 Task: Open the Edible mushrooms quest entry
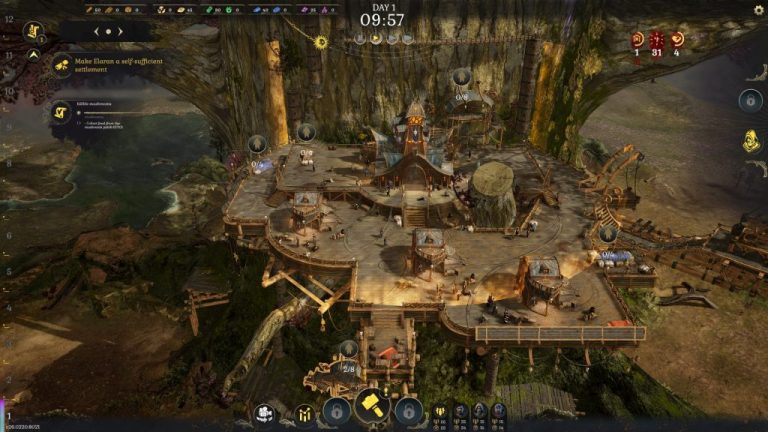[x=61, y=112]
